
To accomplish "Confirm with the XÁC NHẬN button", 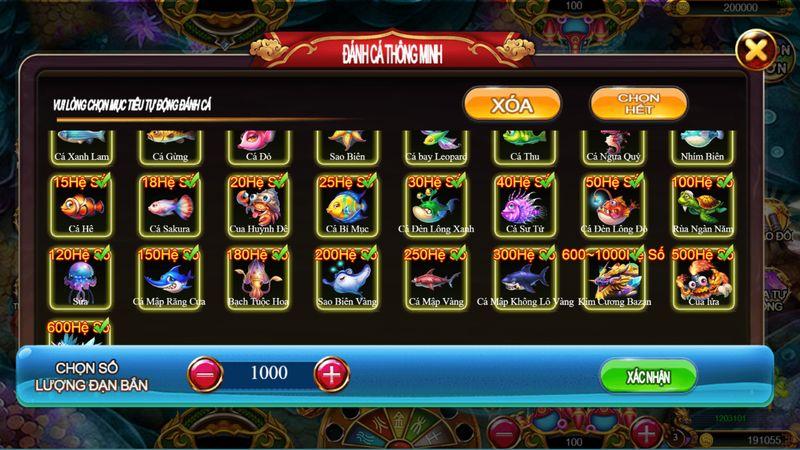I will coord(648,376).
